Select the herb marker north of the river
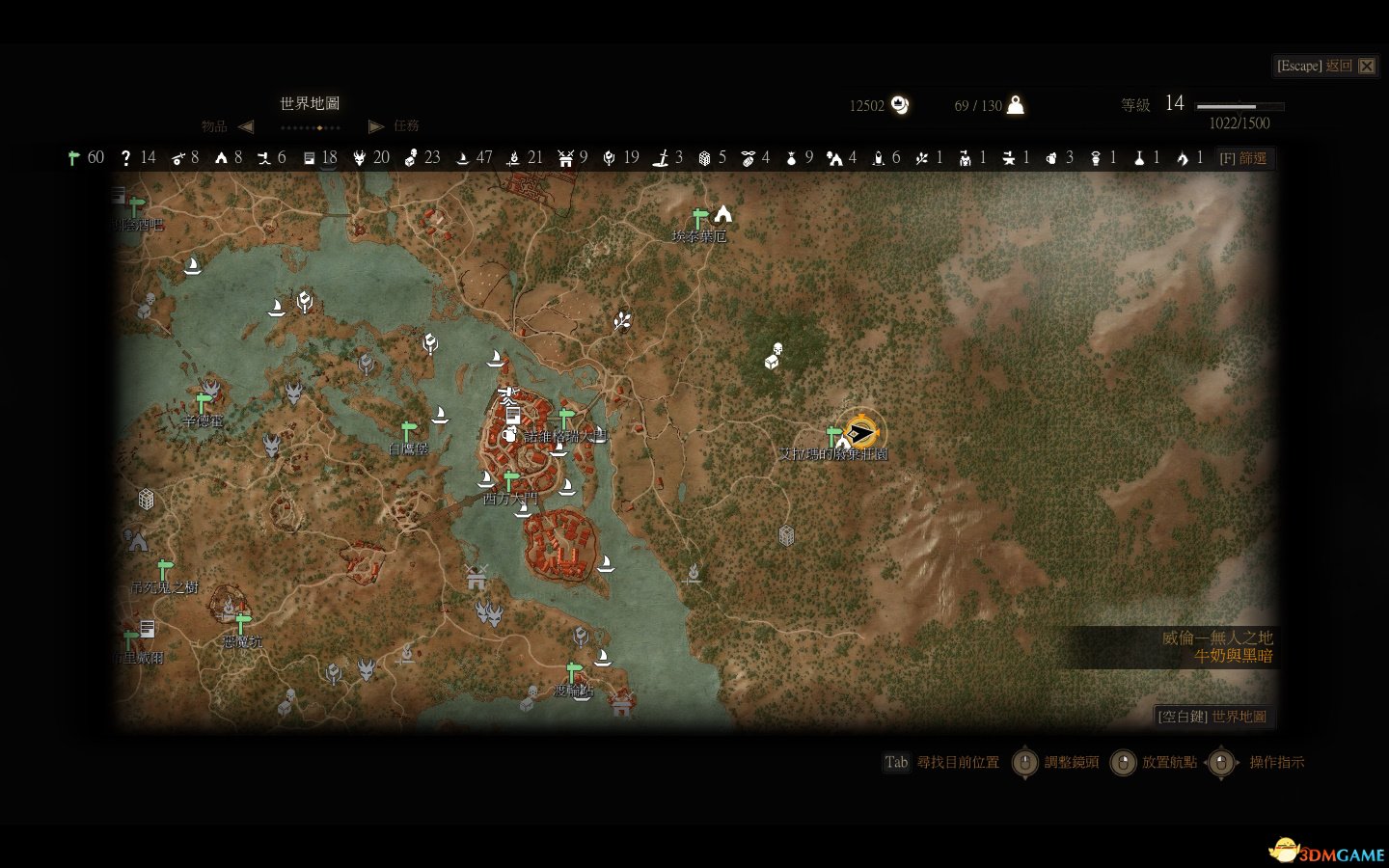The width and height of the screenshot is (1389, 868). pyautogui.click(x=622, y=321)
